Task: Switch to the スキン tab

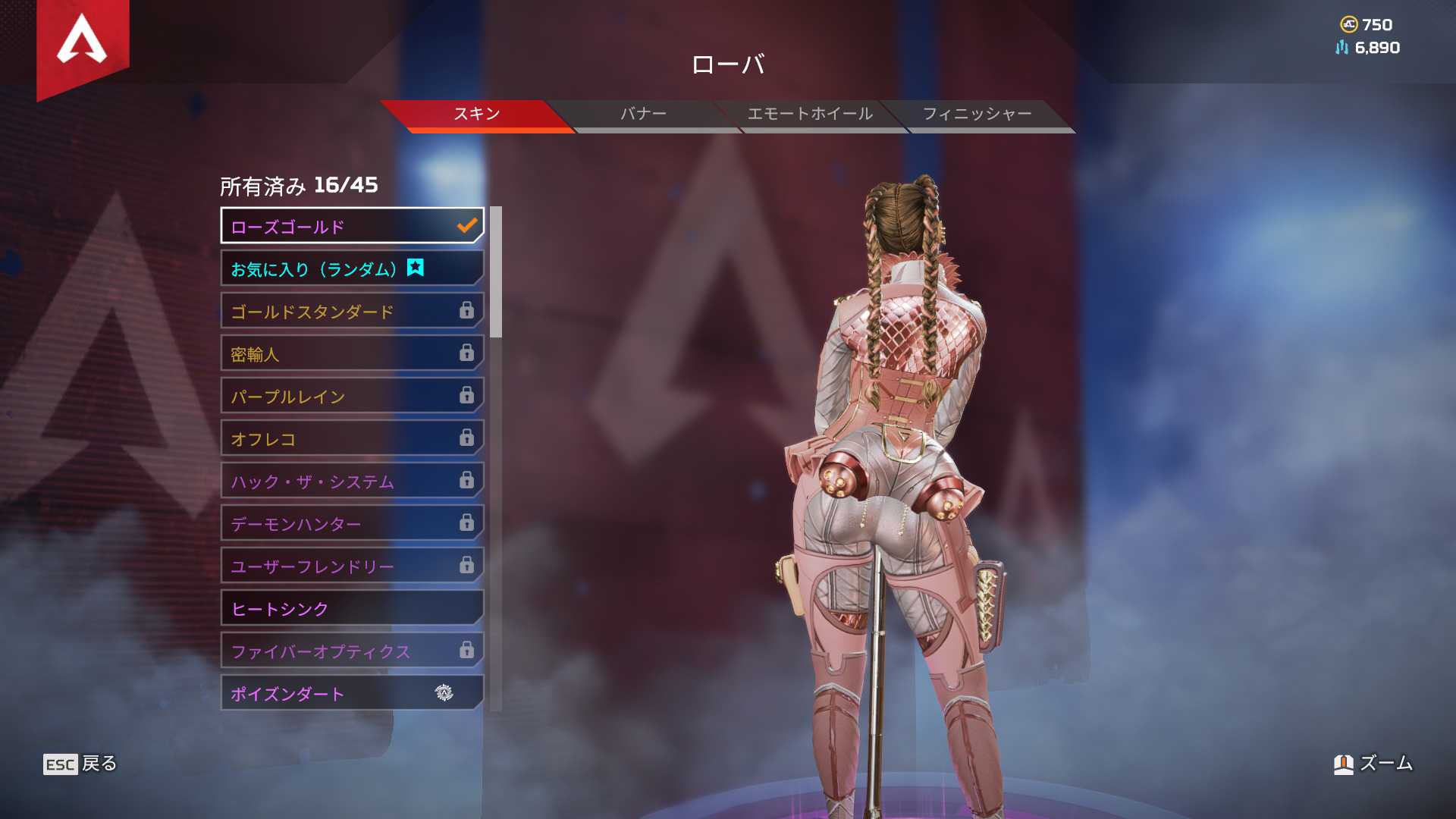Action: point(476,115)
